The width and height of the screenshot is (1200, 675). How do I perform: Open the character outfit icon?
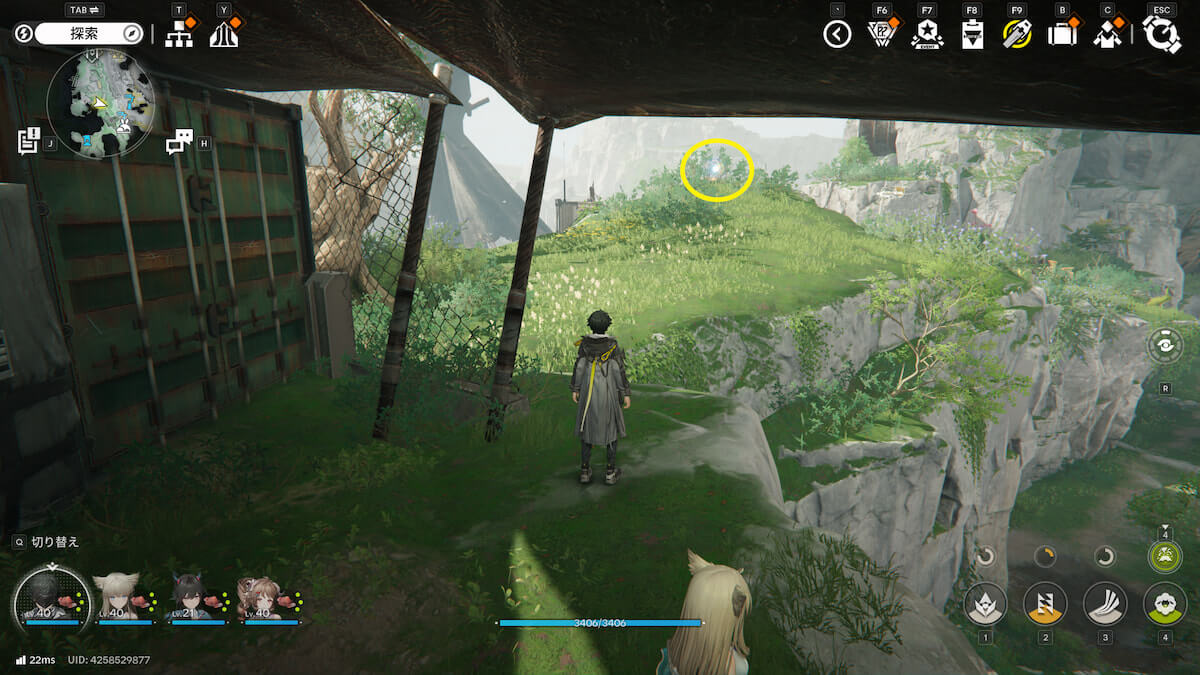click(1107, 35)
